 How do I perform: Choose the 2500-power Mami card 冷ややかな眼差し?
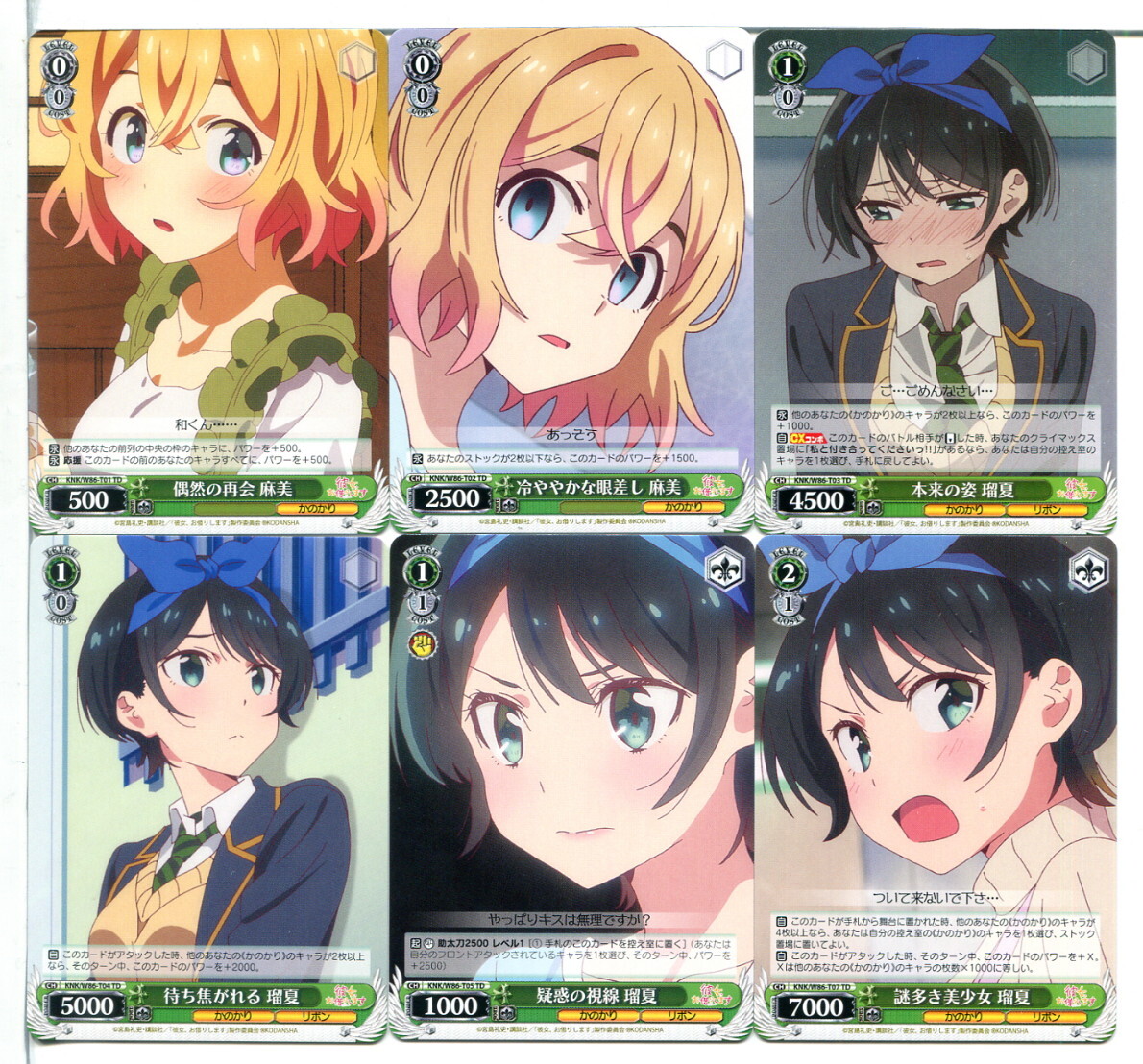coord(571,280)
